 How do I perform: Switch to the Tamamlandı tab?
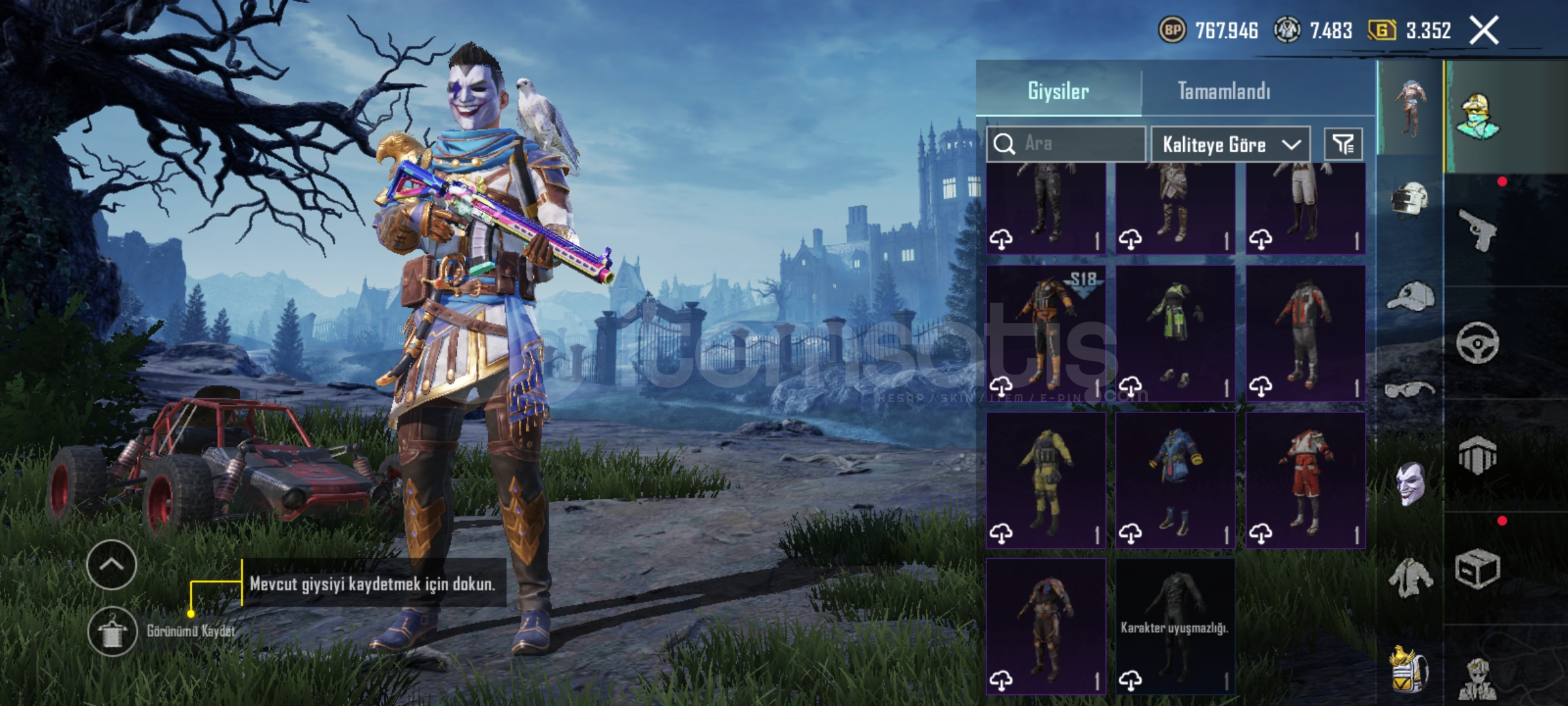1224,91
